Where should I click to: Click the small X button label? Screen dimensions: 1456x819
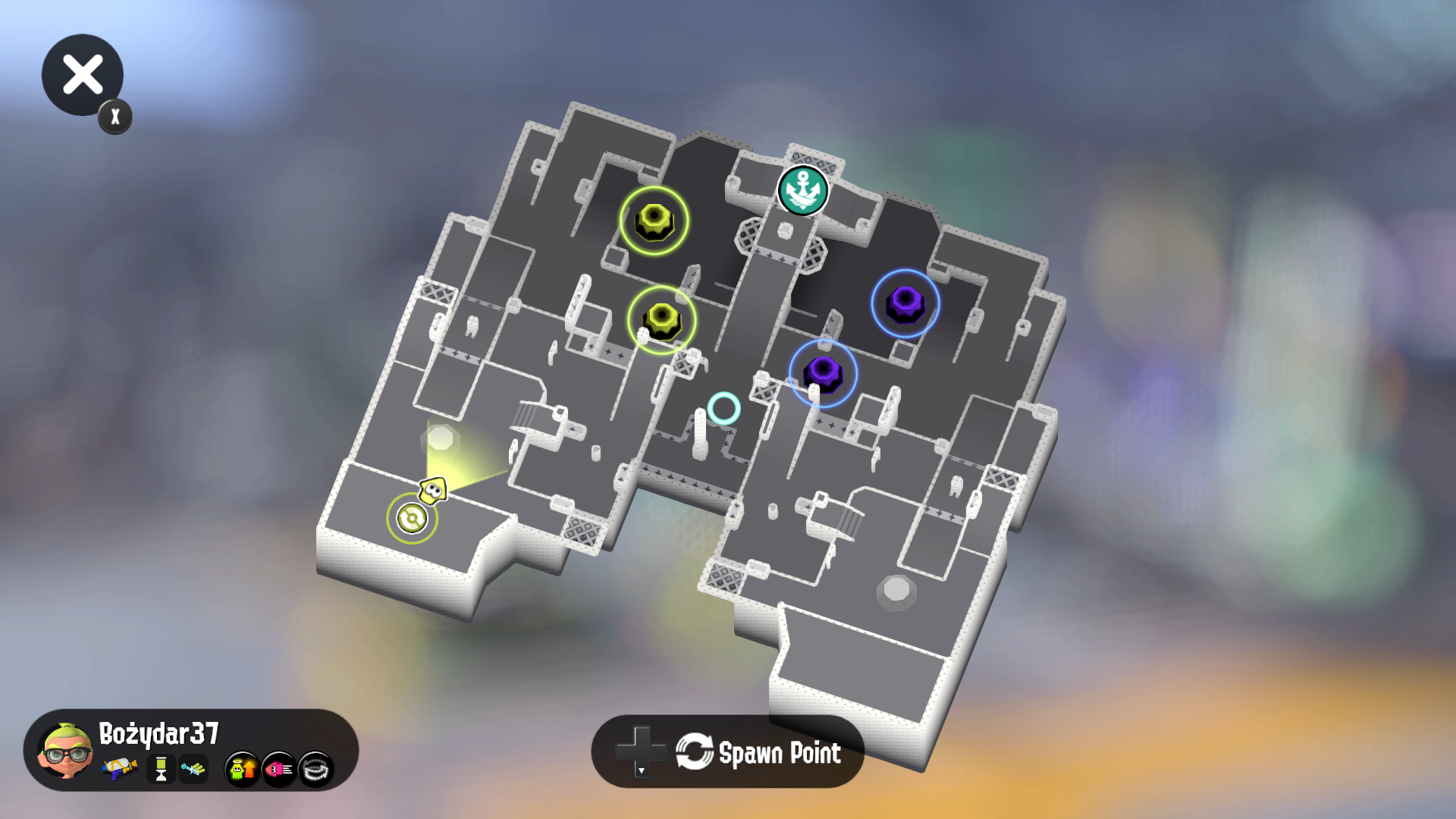click(115, 116)
